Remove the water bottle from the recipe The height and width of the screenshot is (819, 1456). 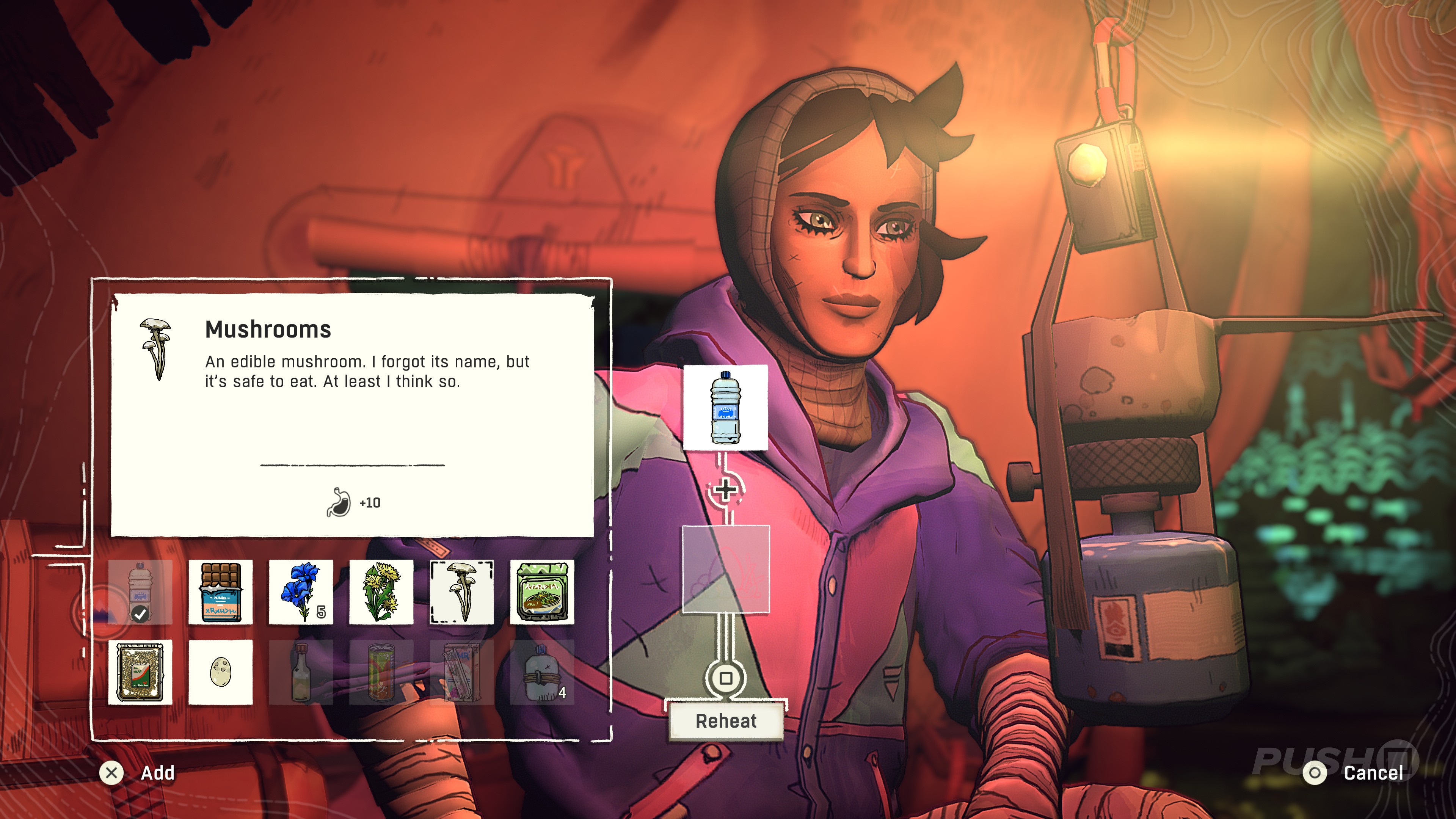[x=726, y=407]
